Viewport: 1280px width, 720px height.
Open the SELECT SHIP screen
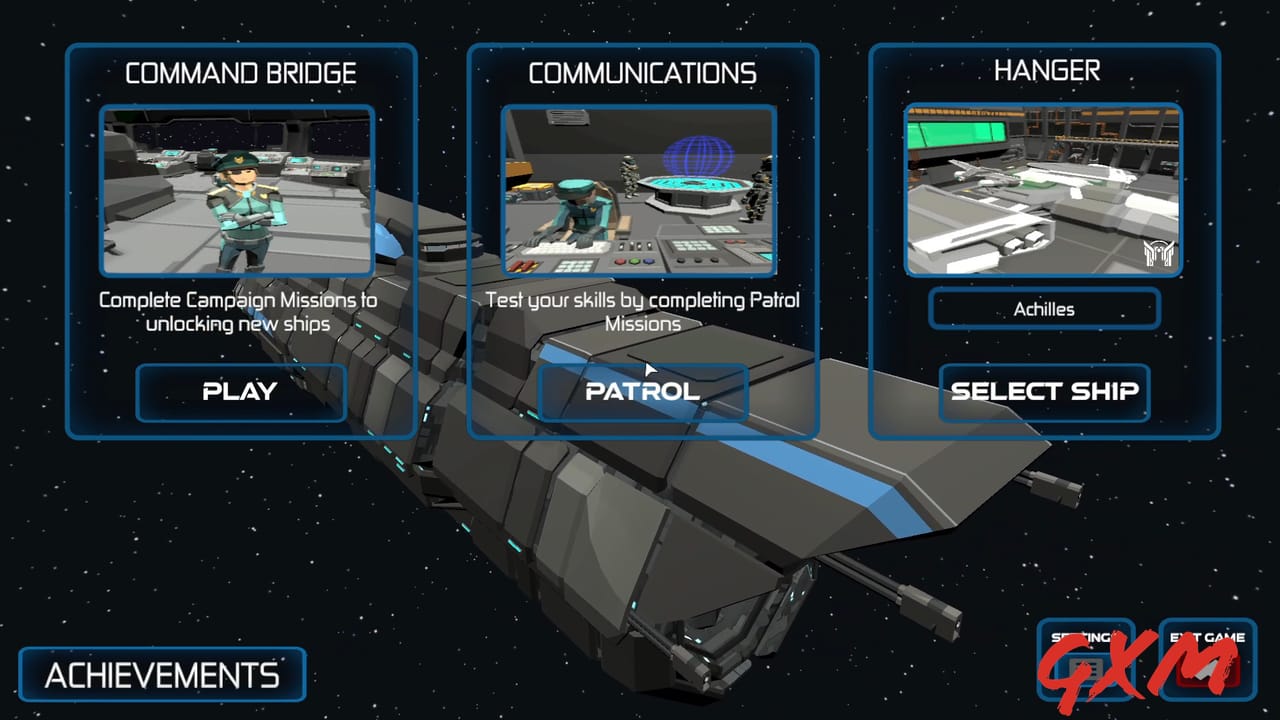(1044, 392)
